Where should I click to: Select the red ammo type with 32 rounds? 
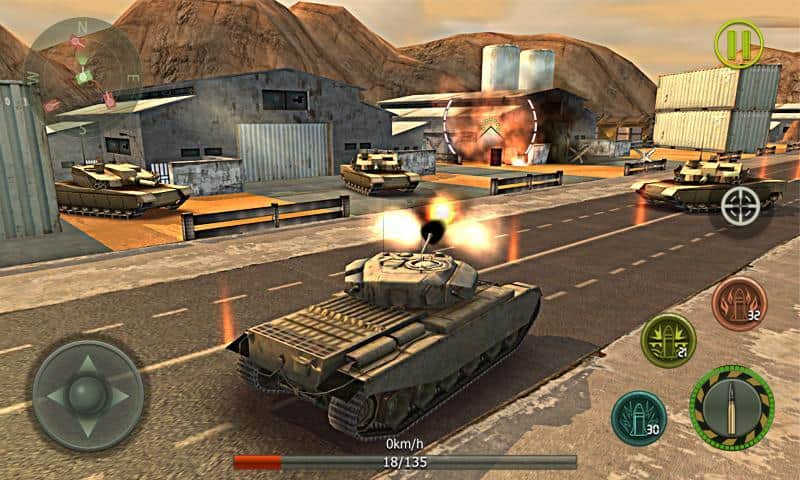pyautogui.click(x=738, y=303)
